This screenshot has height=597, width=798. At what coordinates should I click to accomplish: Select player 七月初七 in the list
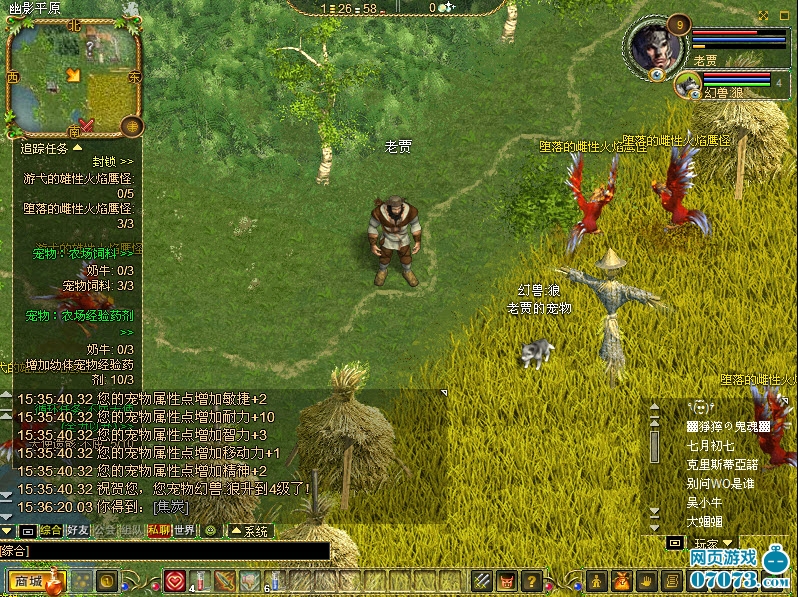(x=710, y=445)
